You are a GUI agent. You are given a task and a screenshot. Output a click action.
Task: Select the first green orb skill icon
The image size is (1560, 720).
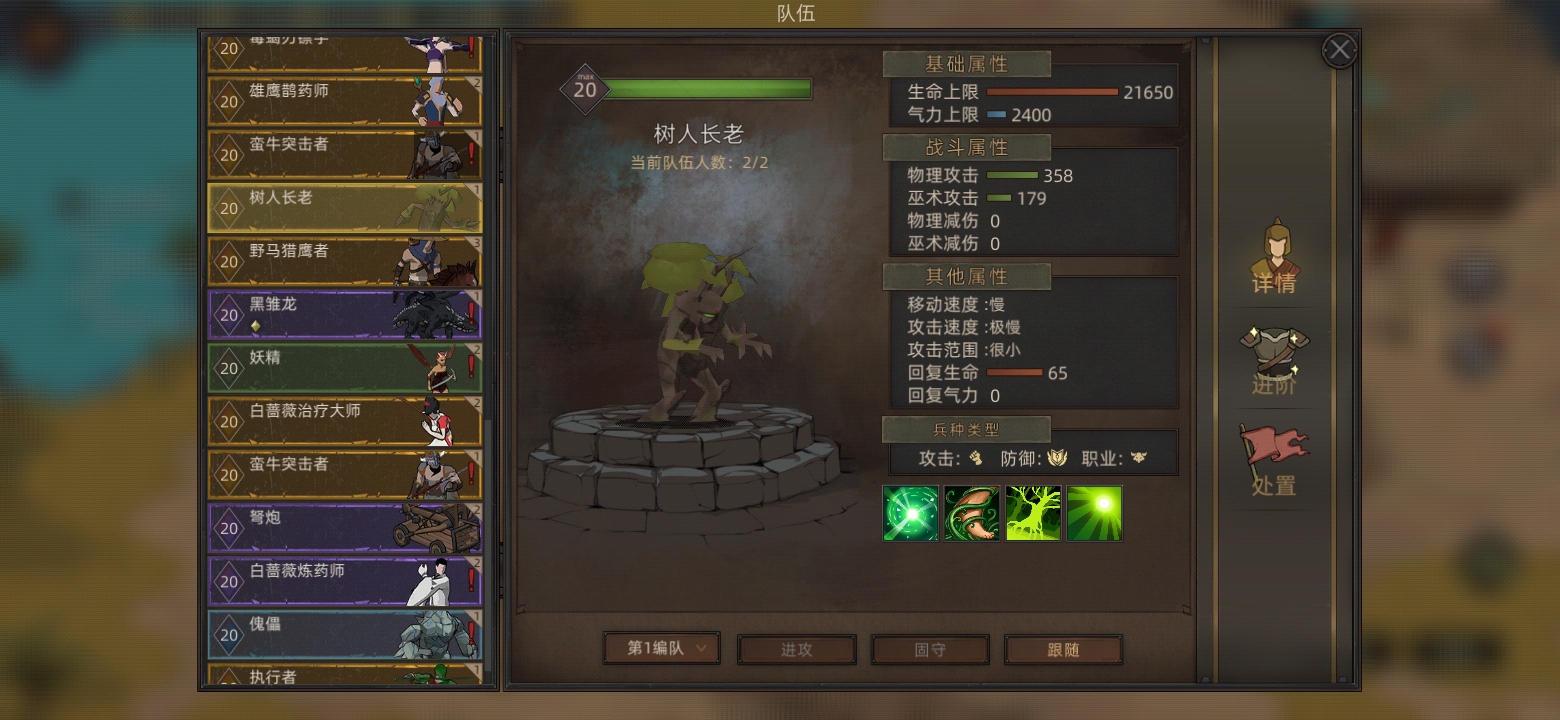(911, 513)
